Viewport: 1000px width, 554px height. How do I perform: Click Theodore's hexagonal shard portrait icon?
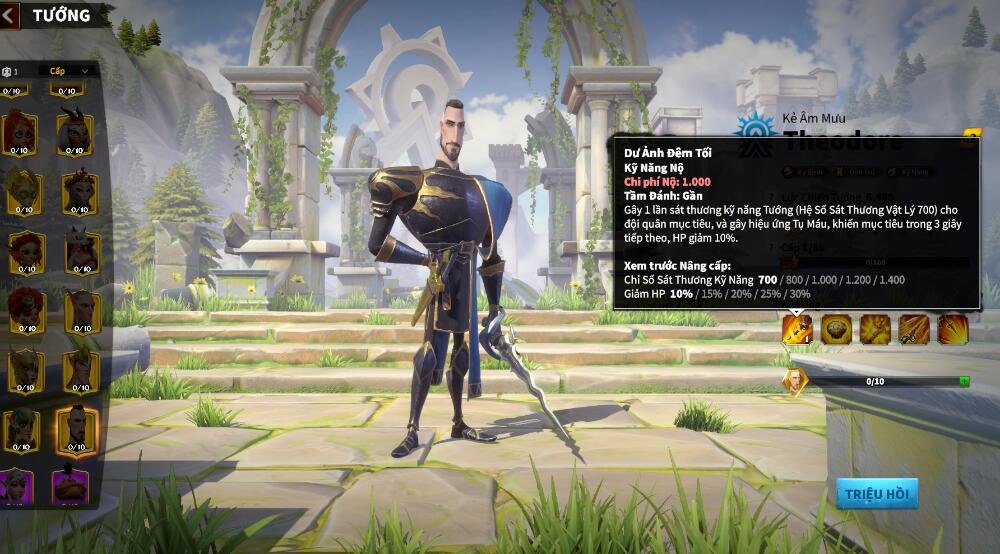point(795,381)
